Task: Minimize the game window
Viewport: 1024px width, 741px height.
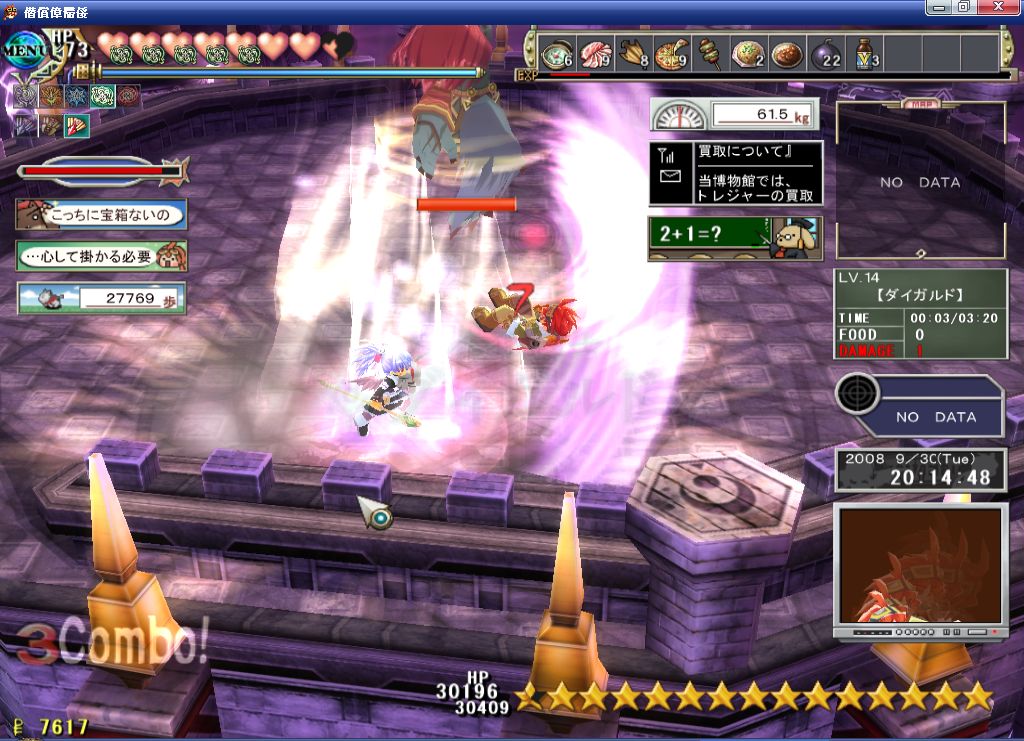Action: pyautogui.click(x=940, y=7)
